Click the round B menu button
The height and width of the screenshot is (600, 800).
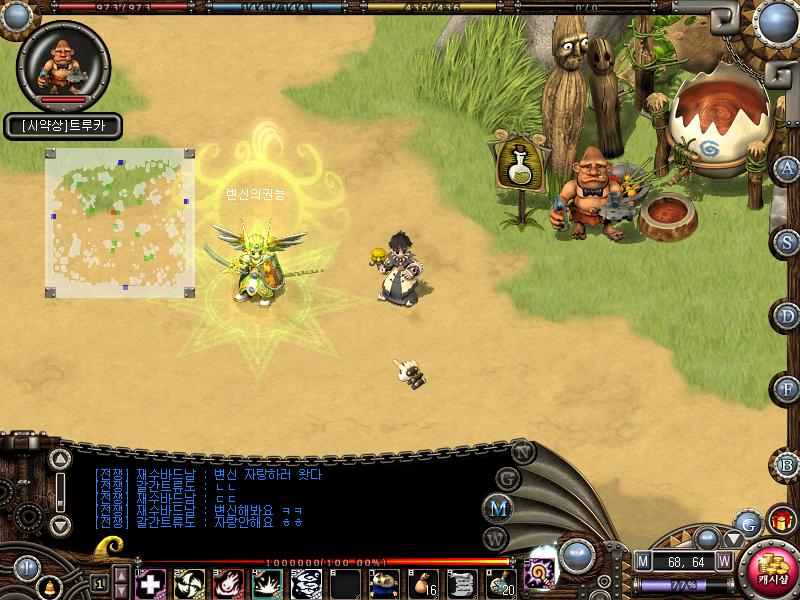[787, 465]
